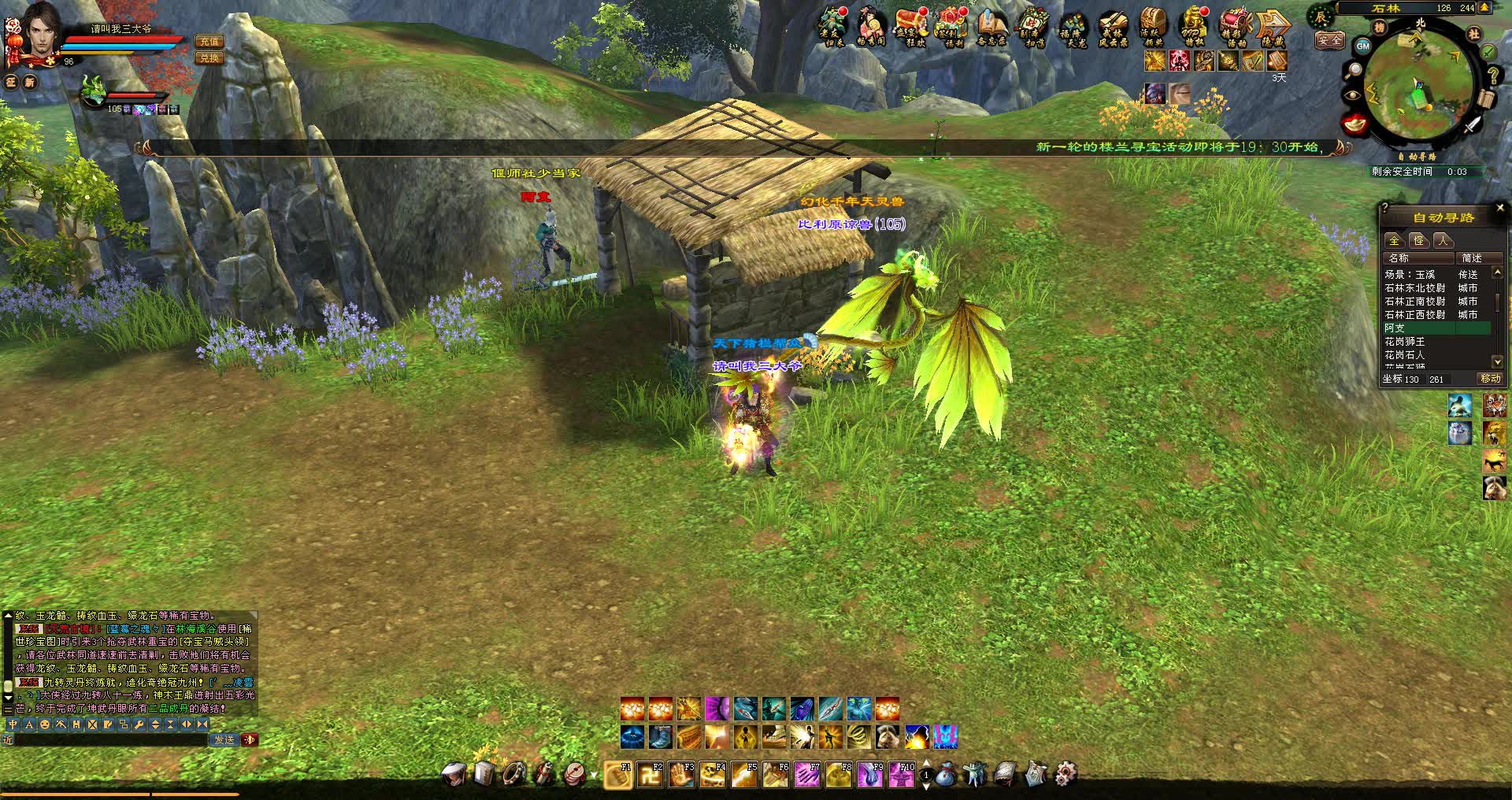
Task: Open the 备忘录 memo book icon
Action: point(992,28)
